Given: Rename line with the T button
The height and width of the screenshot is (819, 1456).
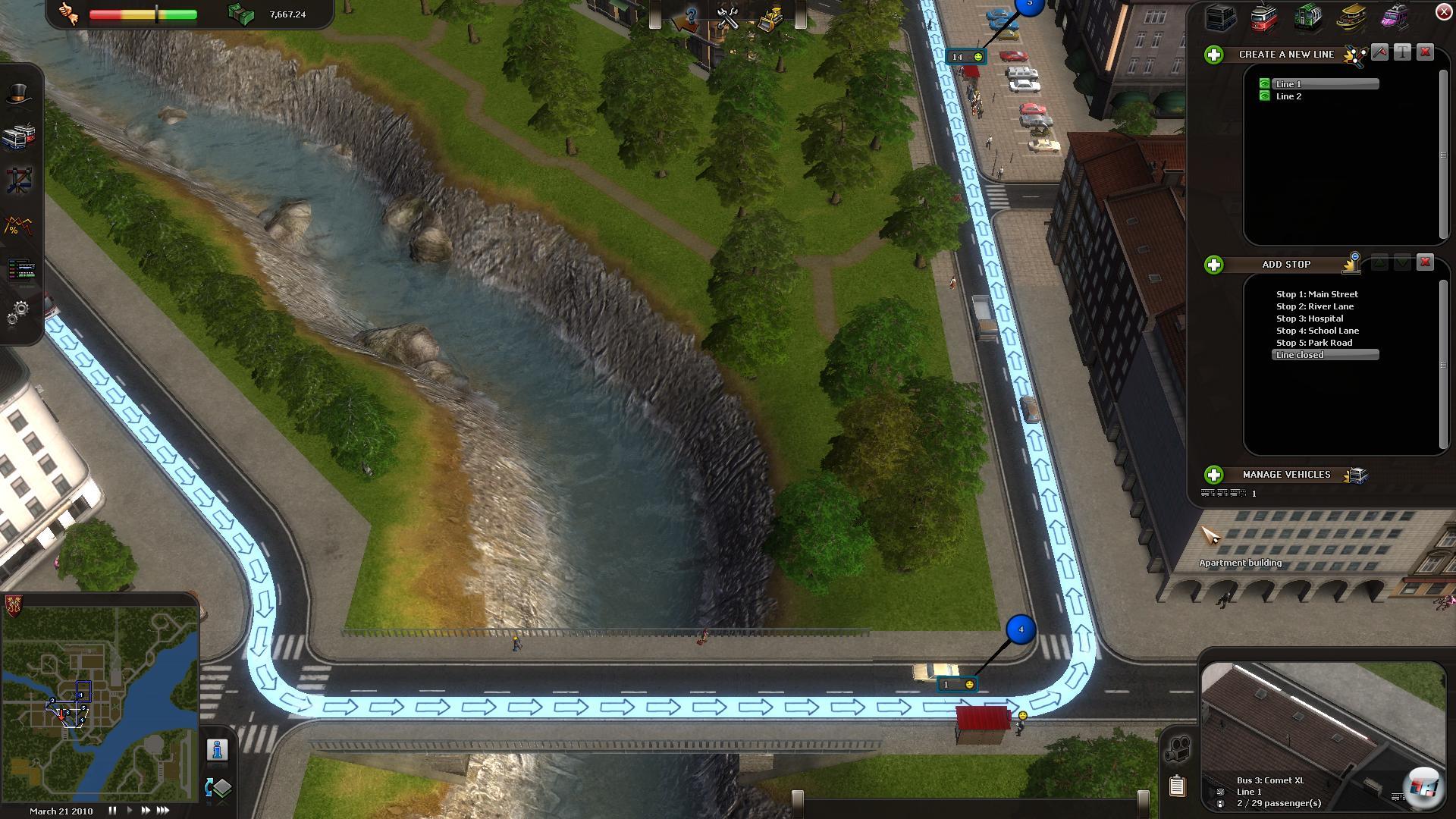Looking at the screenshot, I should tap(1402, 52).
